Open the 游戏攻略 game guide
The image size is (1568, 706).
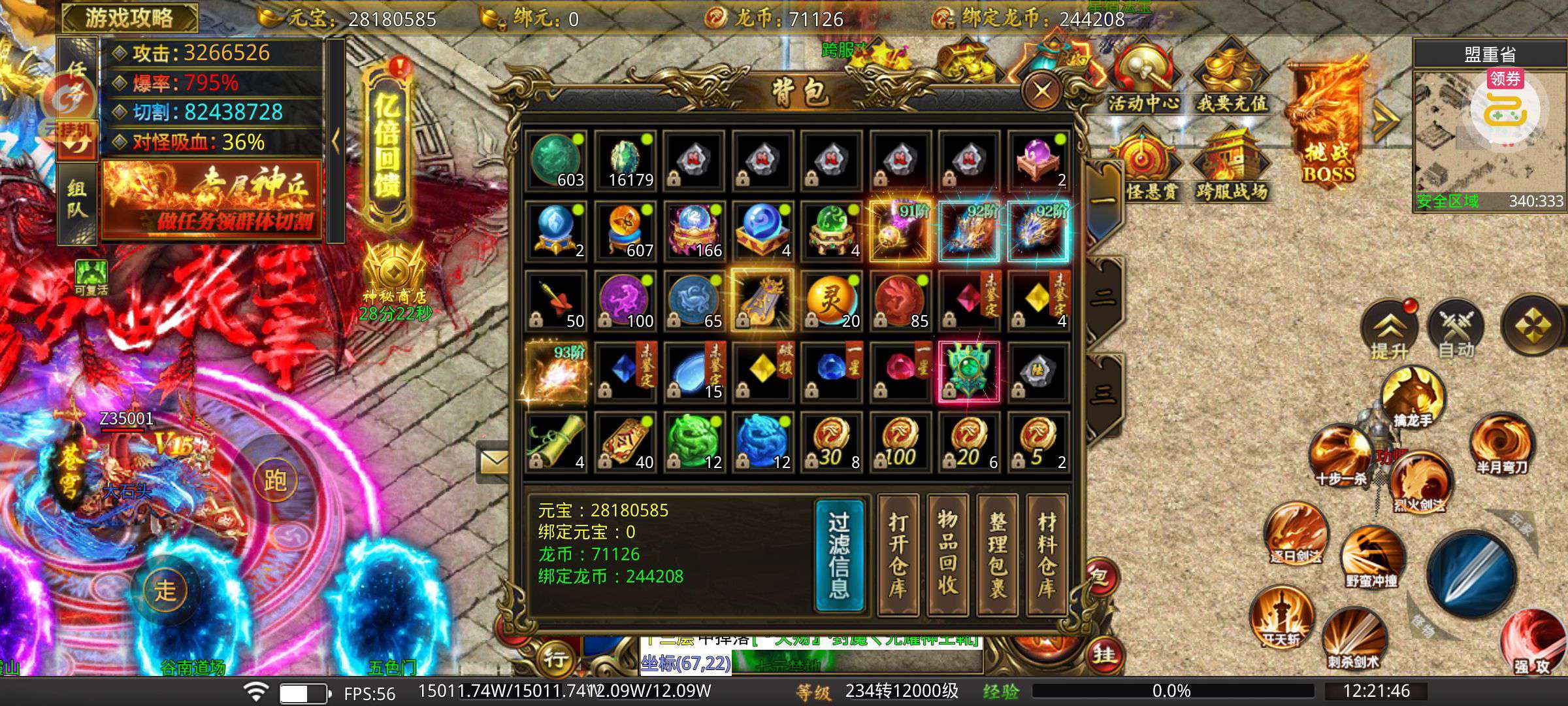click(x=129, y=18)
